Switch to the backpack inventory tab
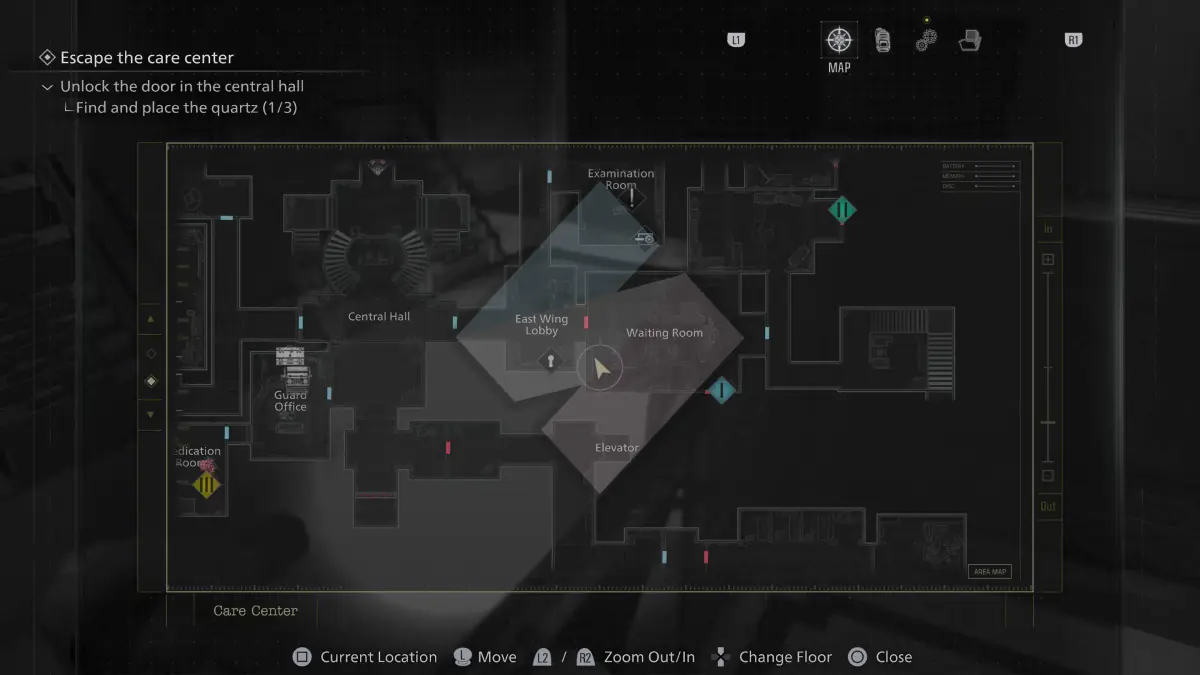This screenshot has width=1200, height=675. tap(882, 40)
